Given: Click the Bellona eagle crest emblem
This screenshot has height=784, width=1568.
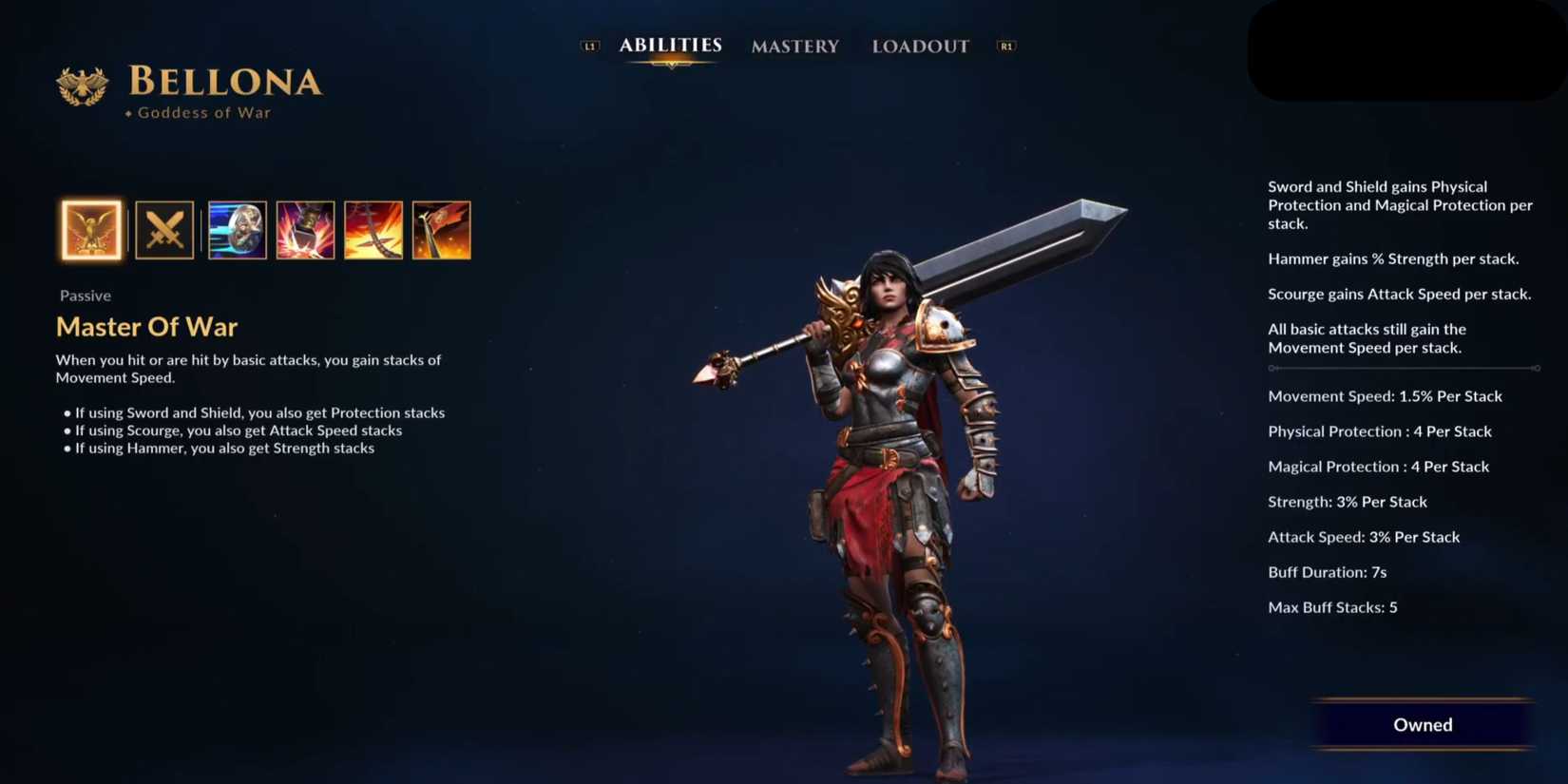Looking at the screenshot, I should [x=85, y=86].
